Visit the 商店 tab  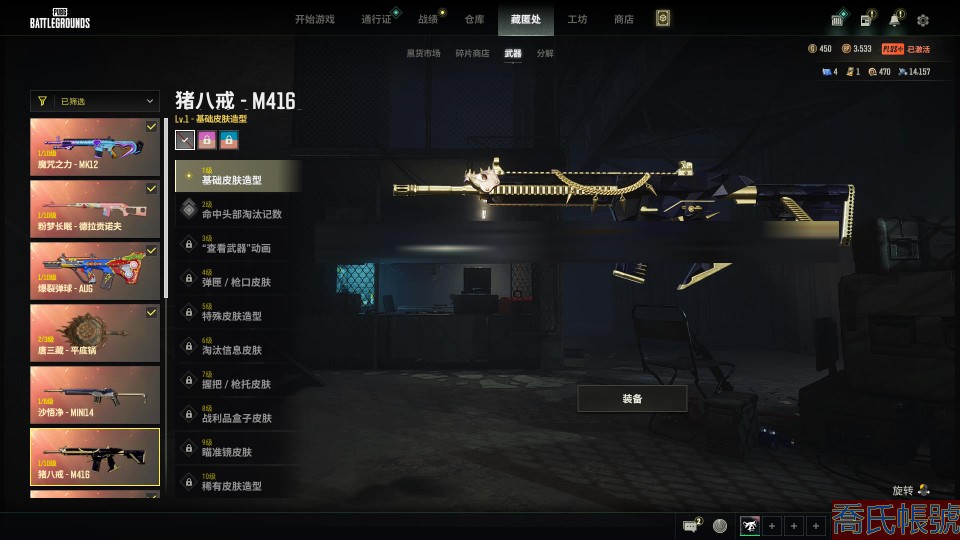tap(623, 19)
